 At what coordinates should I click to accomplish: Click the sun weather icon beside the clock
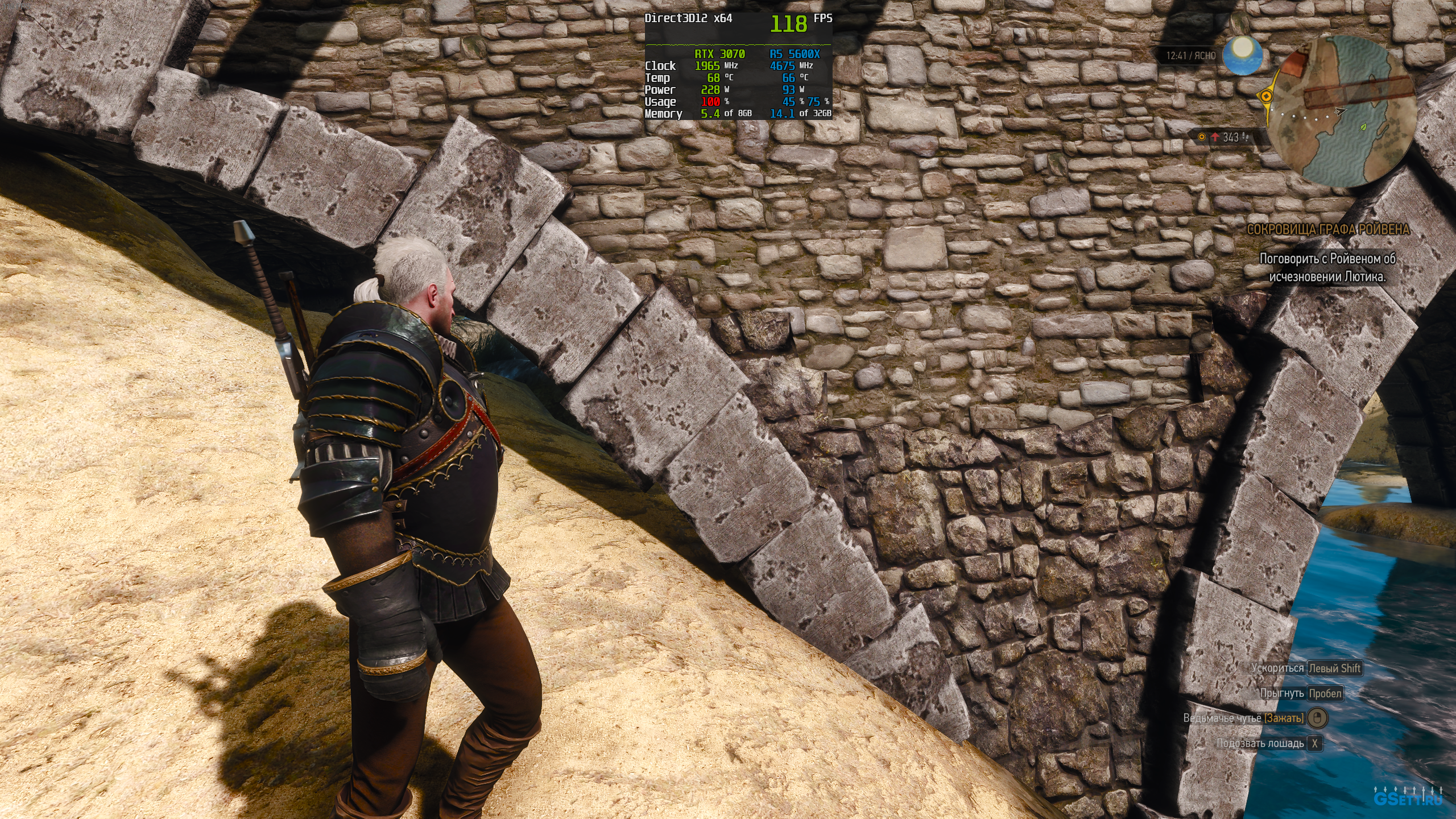[x=1243, y=55]
